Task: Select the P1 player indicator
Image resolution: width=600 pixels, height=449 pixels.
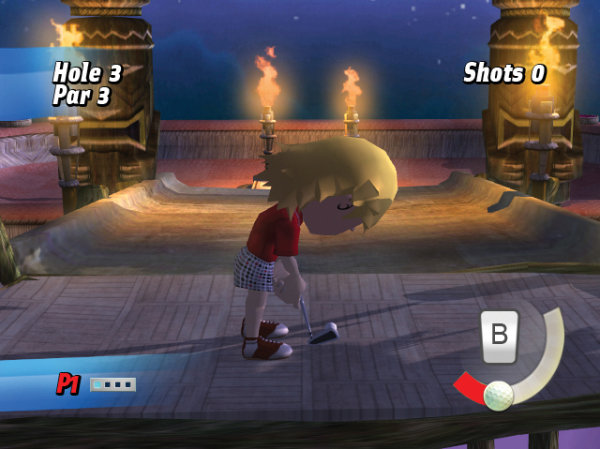Action: pos(68,383)
